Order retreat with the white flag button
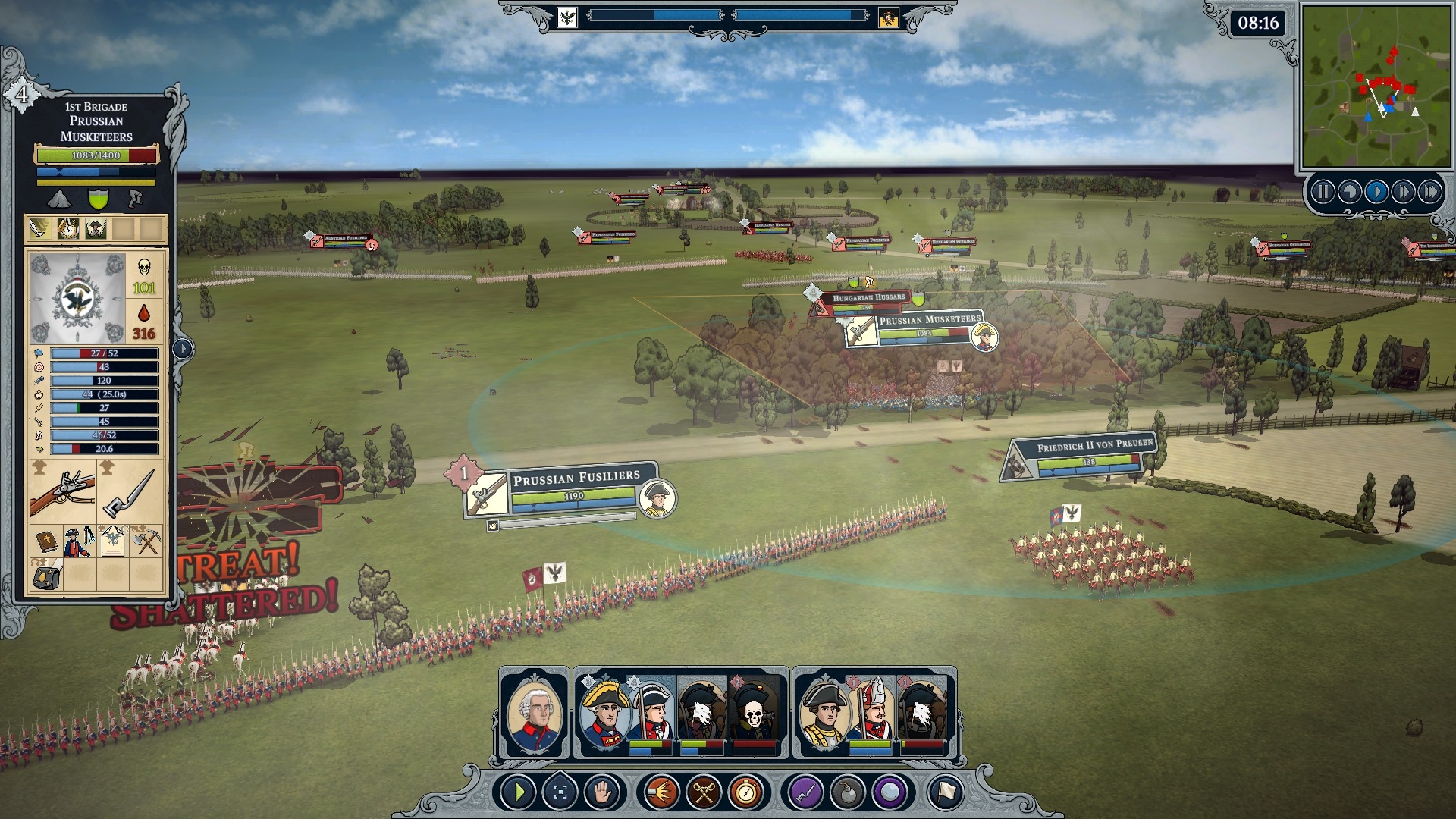Screen dimensions: 1456x819 coord(945,793)
